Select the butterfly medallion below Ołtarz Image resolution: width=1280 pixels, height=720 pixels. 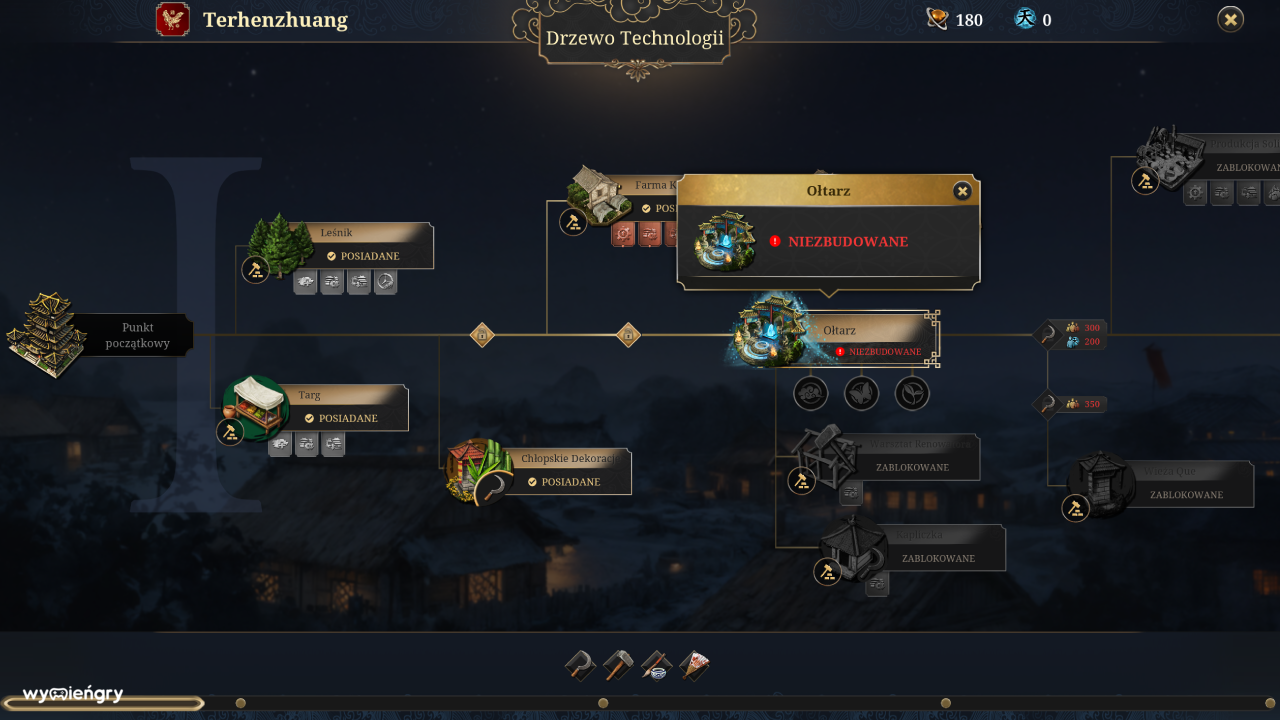[x=862, y=392]
